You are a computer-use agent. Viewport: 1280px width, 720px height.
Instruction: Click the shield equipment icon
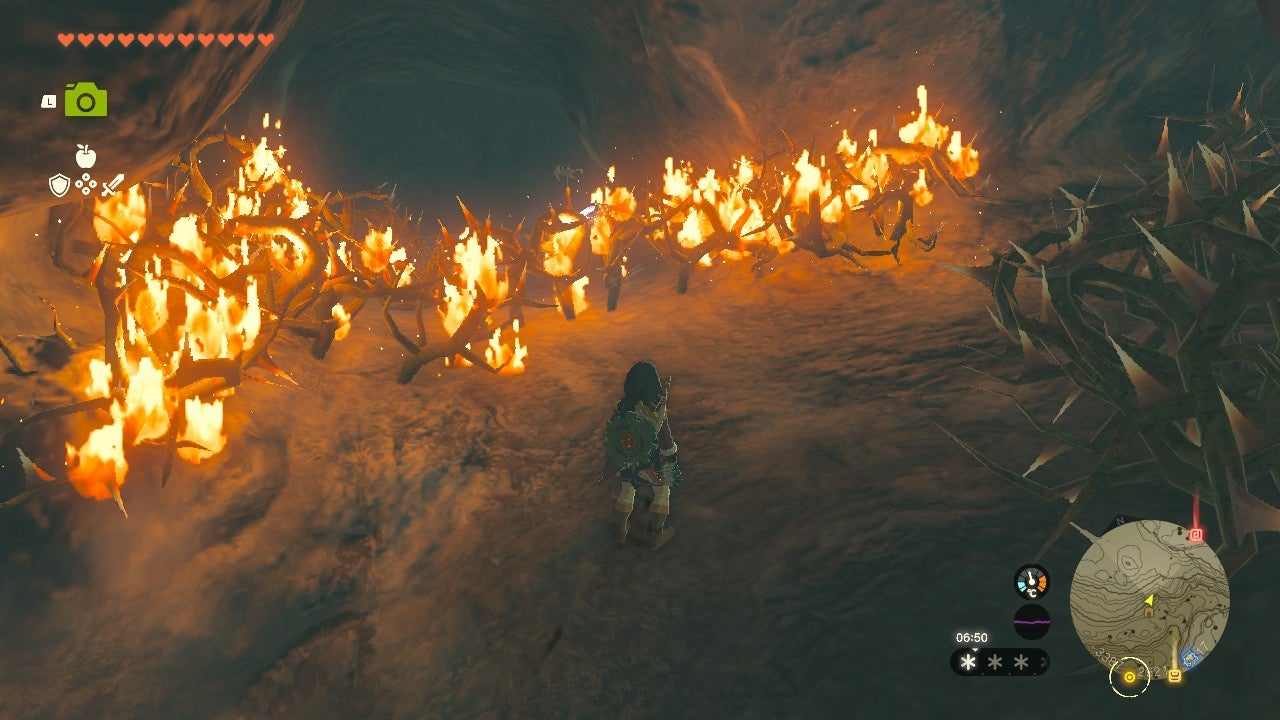pyautogui.click(x=60, y=184)
